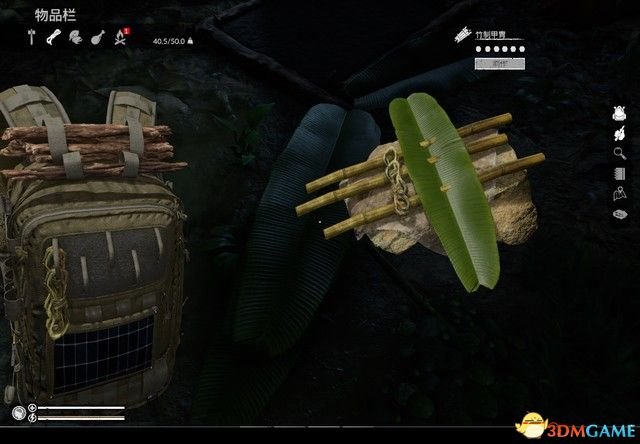
Task: Activate the magnifying glass inspect icon
Action: point(619,153)
